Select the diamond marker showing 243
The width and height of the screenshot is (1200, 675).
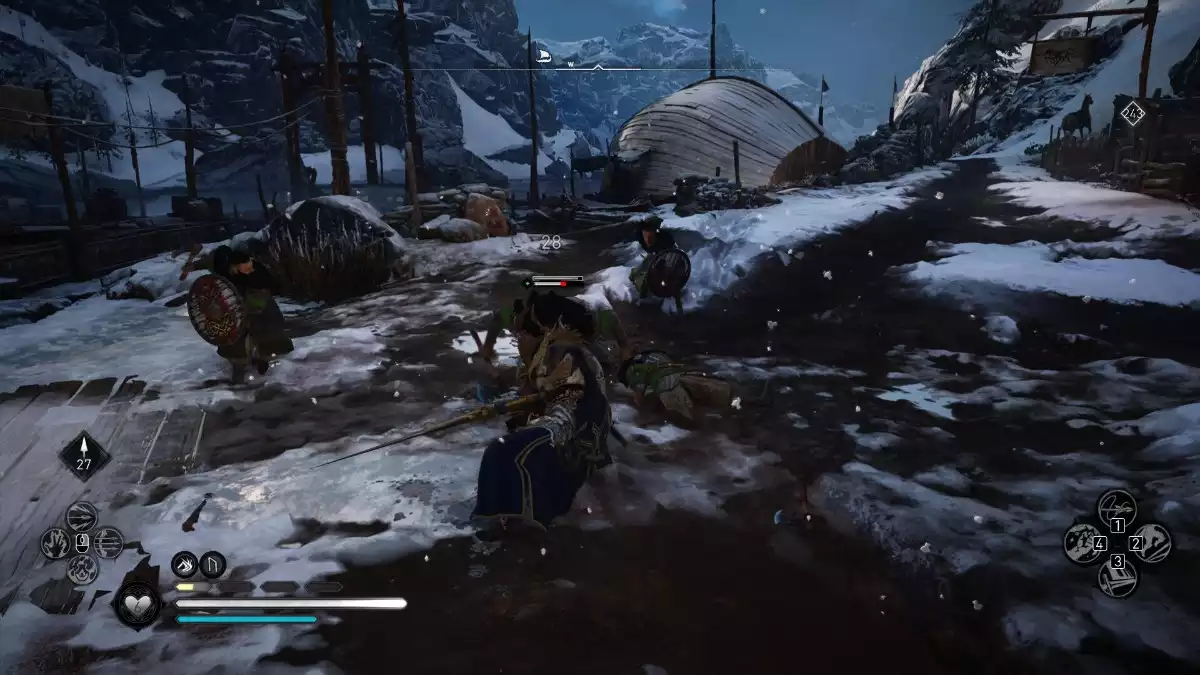(x=1132, y=113)
